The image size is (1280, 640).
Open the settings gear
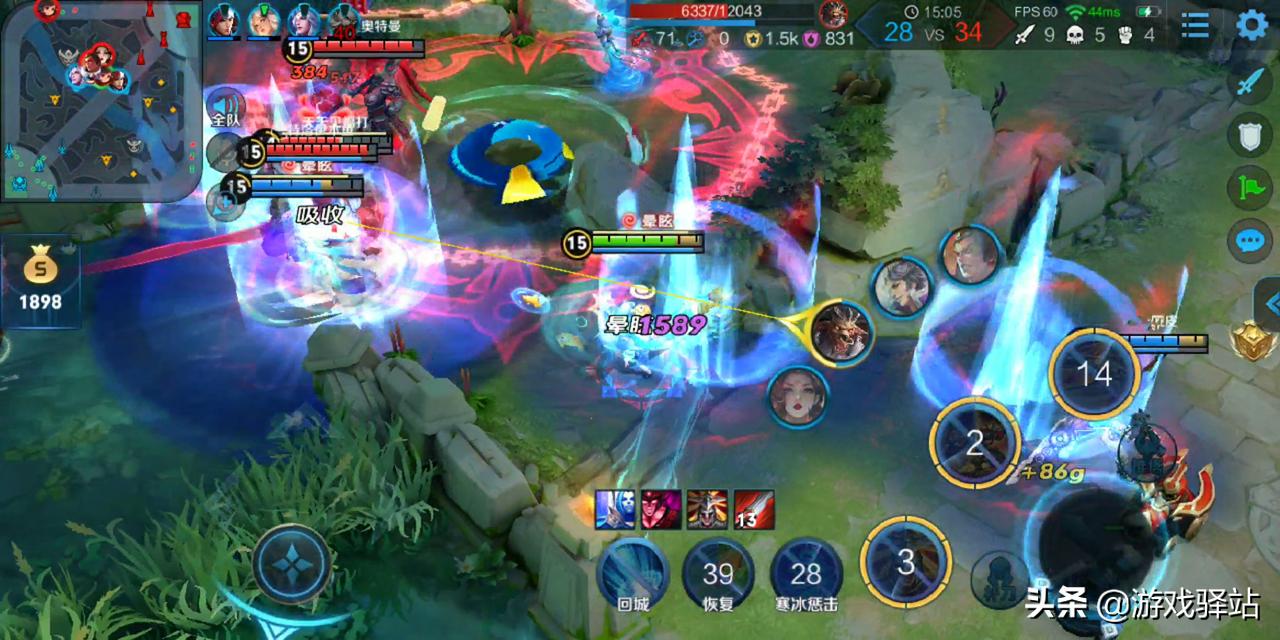pos(1252,25)
